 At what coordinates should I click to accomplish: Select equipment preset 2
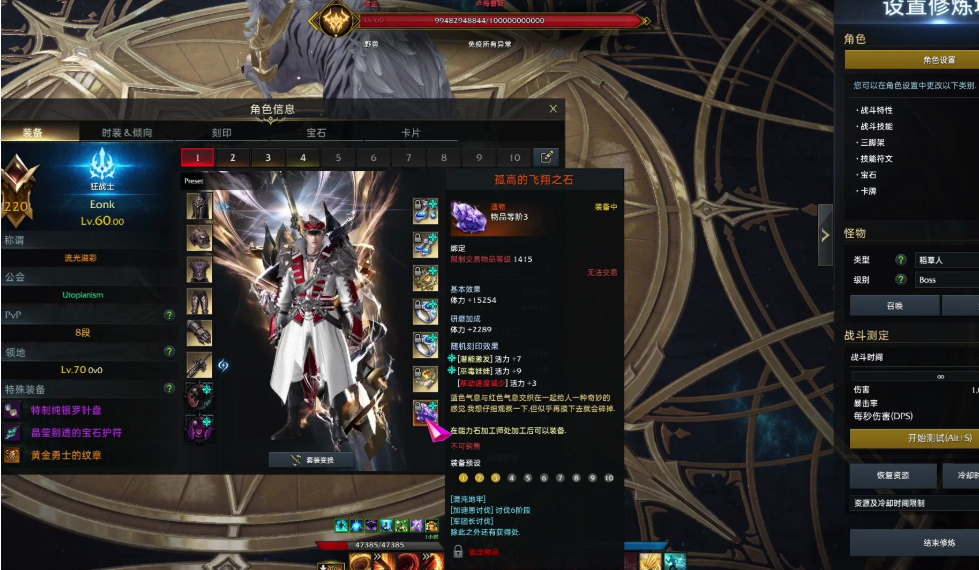tap(233, 157)
